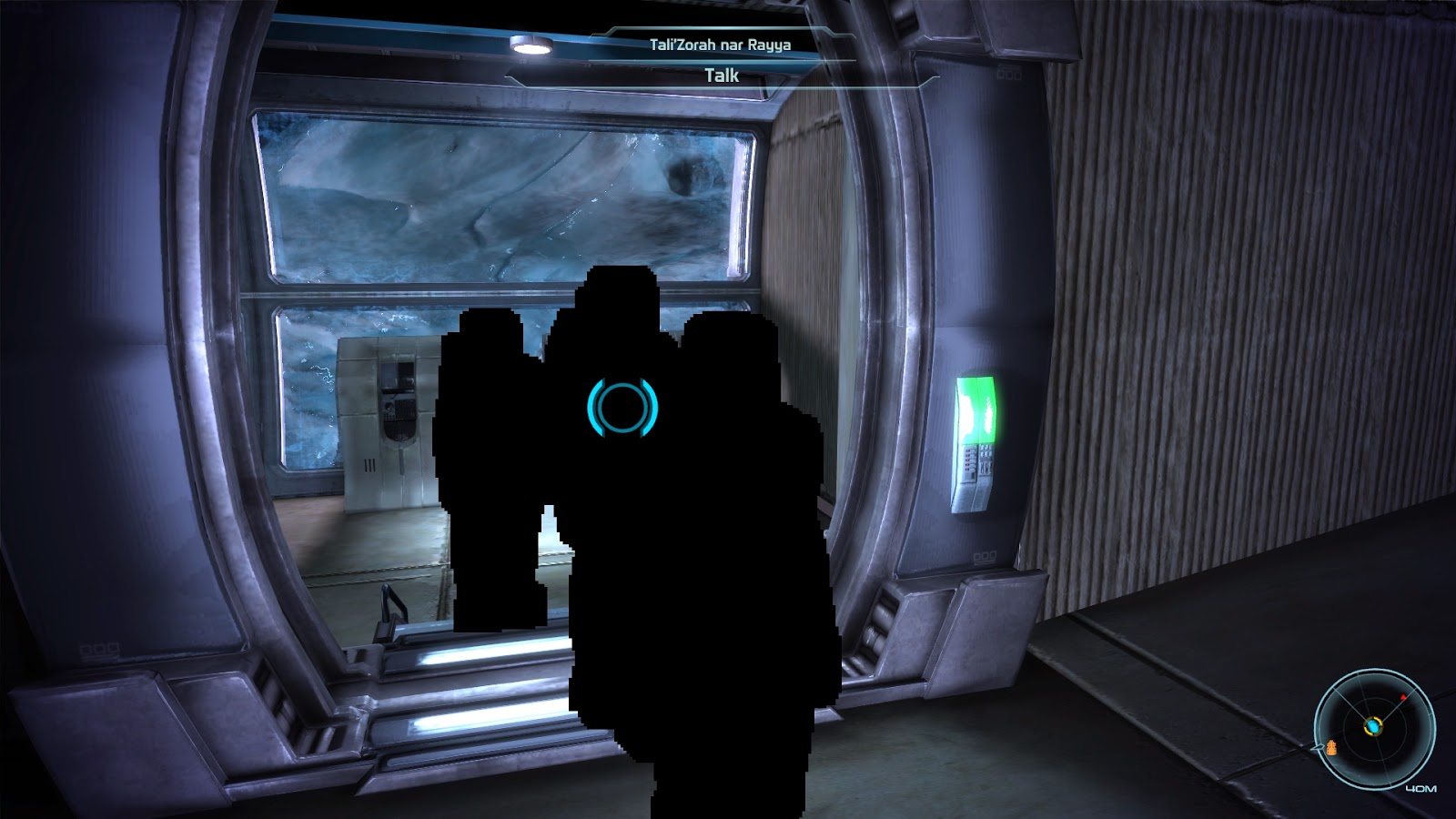This screenshot has height=819, width=1456.
Task: Open the door control console
Action: pos(976,460)
